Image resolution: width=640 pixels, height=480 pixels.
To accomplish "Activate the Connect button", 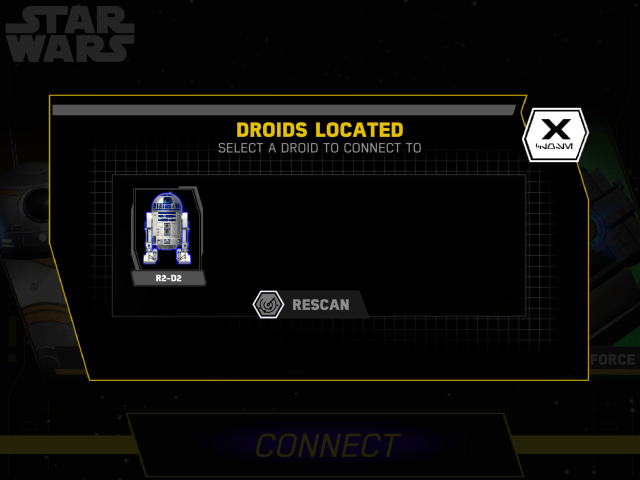I will tap(327, 445).
